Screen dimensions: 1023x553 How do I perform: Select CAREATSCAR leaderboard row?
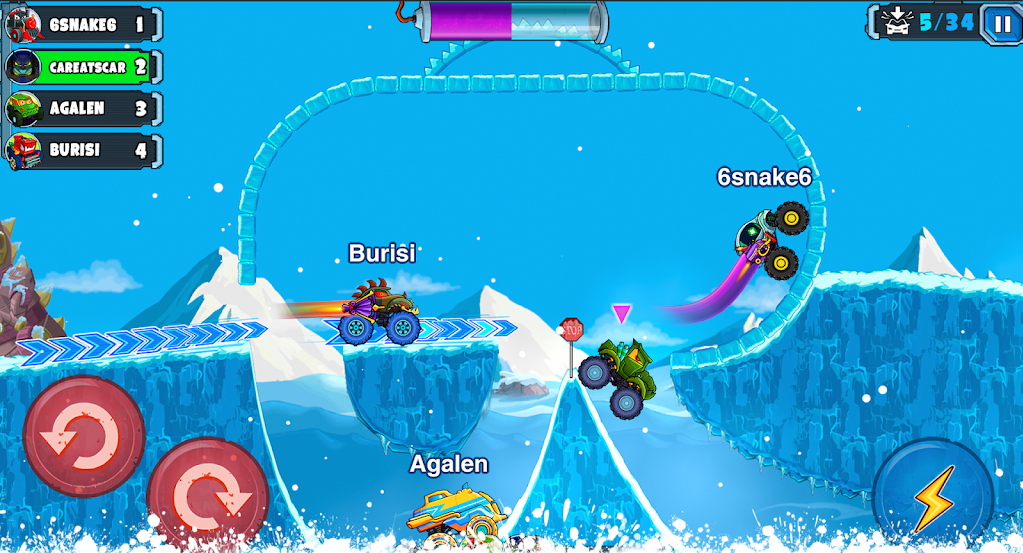[x=84, y=67]
